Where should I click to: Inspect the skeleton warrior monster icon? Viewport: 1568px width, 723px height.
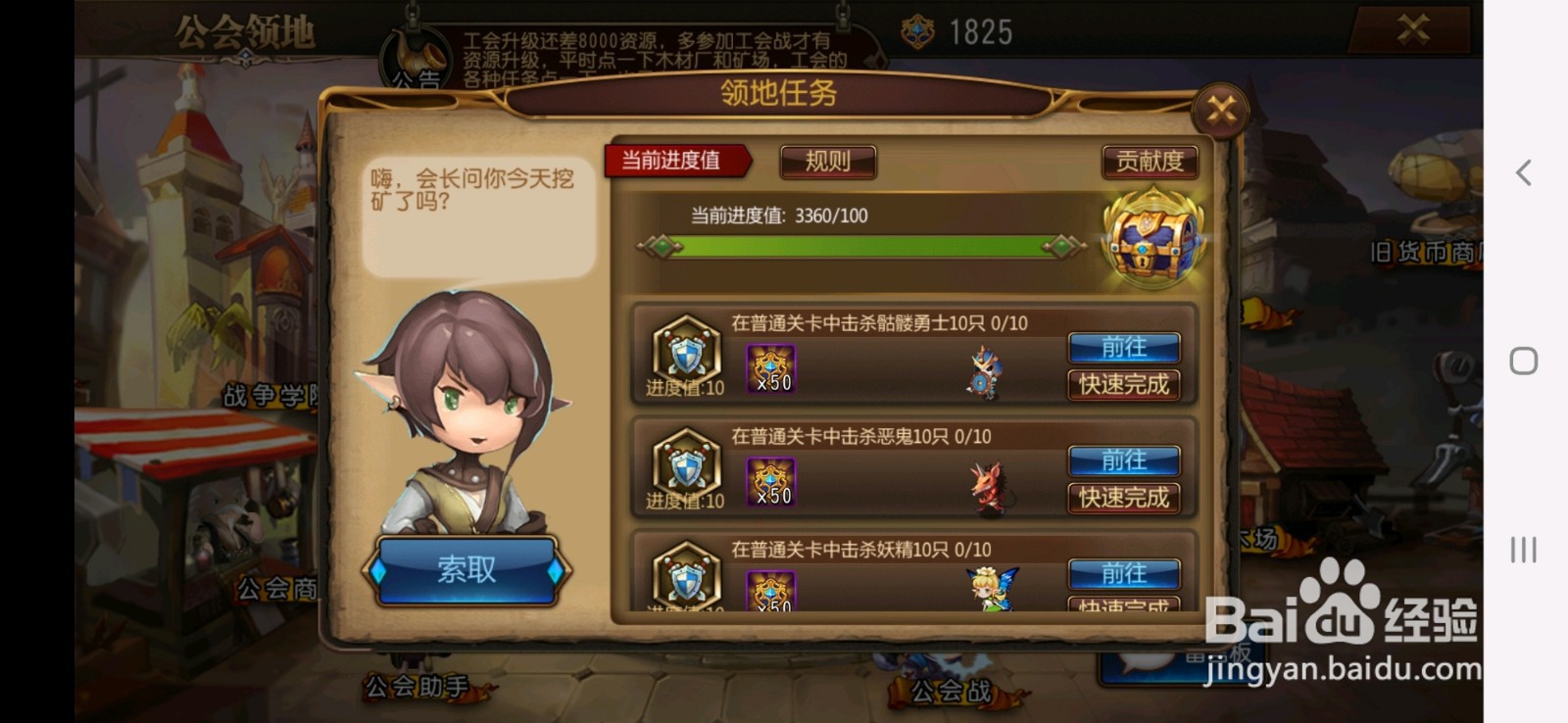click(x=985, y=370)
